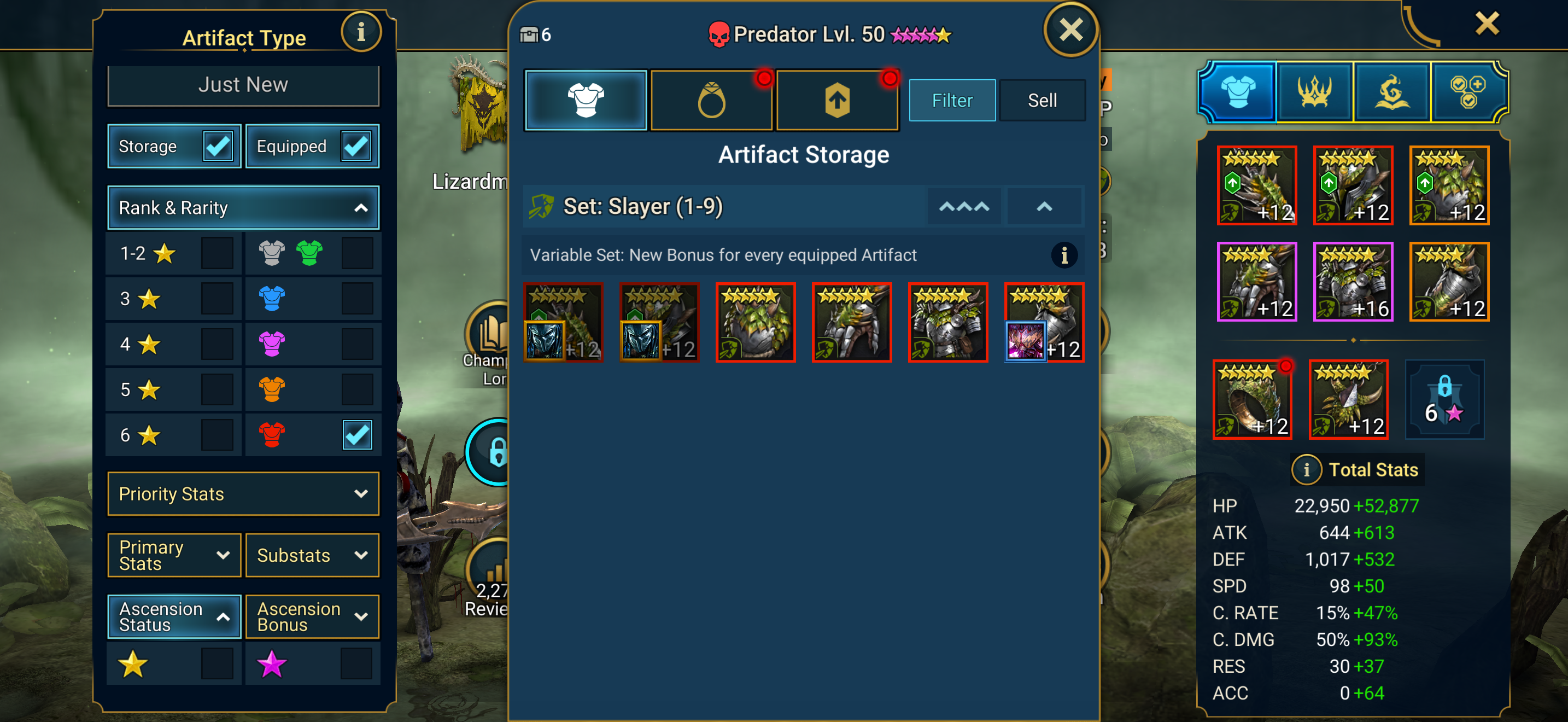Switch to the crown masteries tab
Screen dimensions: 1568x722
click(x=1314, y=92)
